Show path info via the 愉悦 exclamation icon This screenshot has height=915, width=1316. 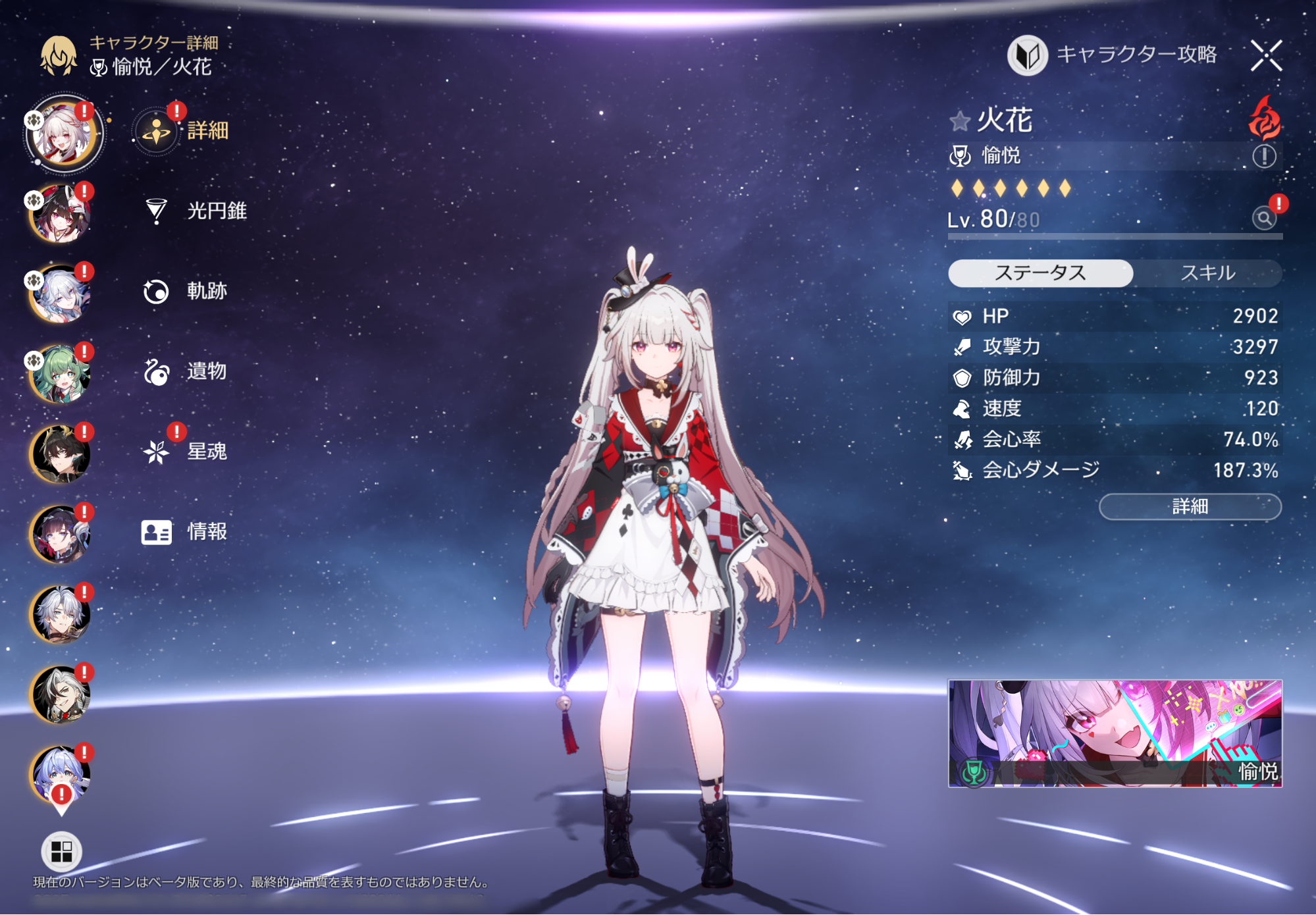(1264, 157)
